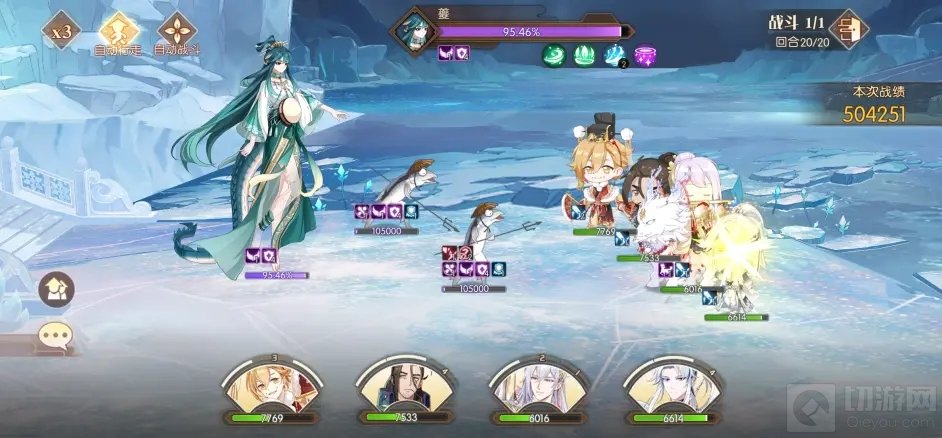Toggle the 自动战斗 auto-battle button
Image resolution: width=942 pixels, height=438 pixels.
(177, 30)
